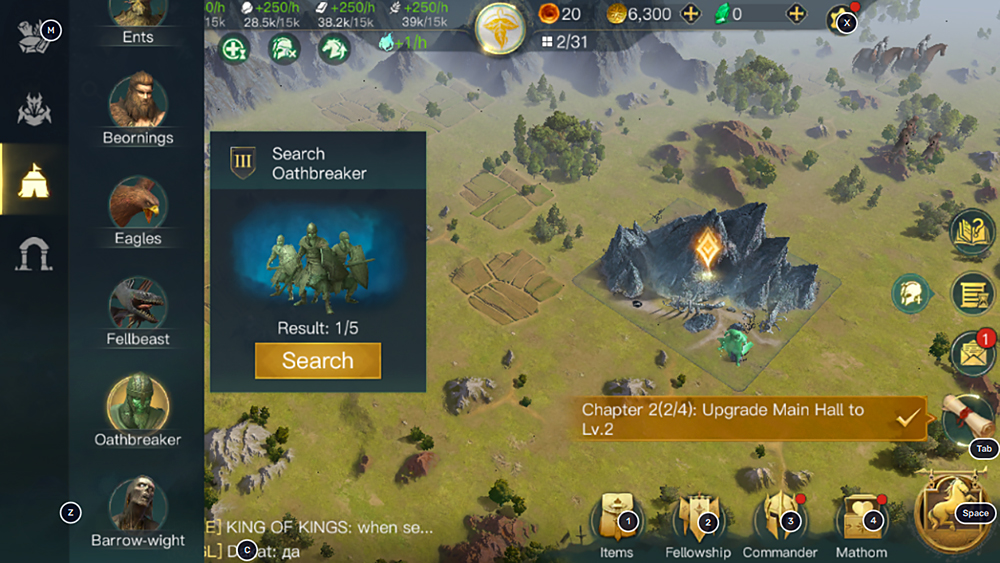Image resolution: width=1000 pixels, height=563 pixels.
Task: Open the mail envelope icon
Action: tap(971, 354)
